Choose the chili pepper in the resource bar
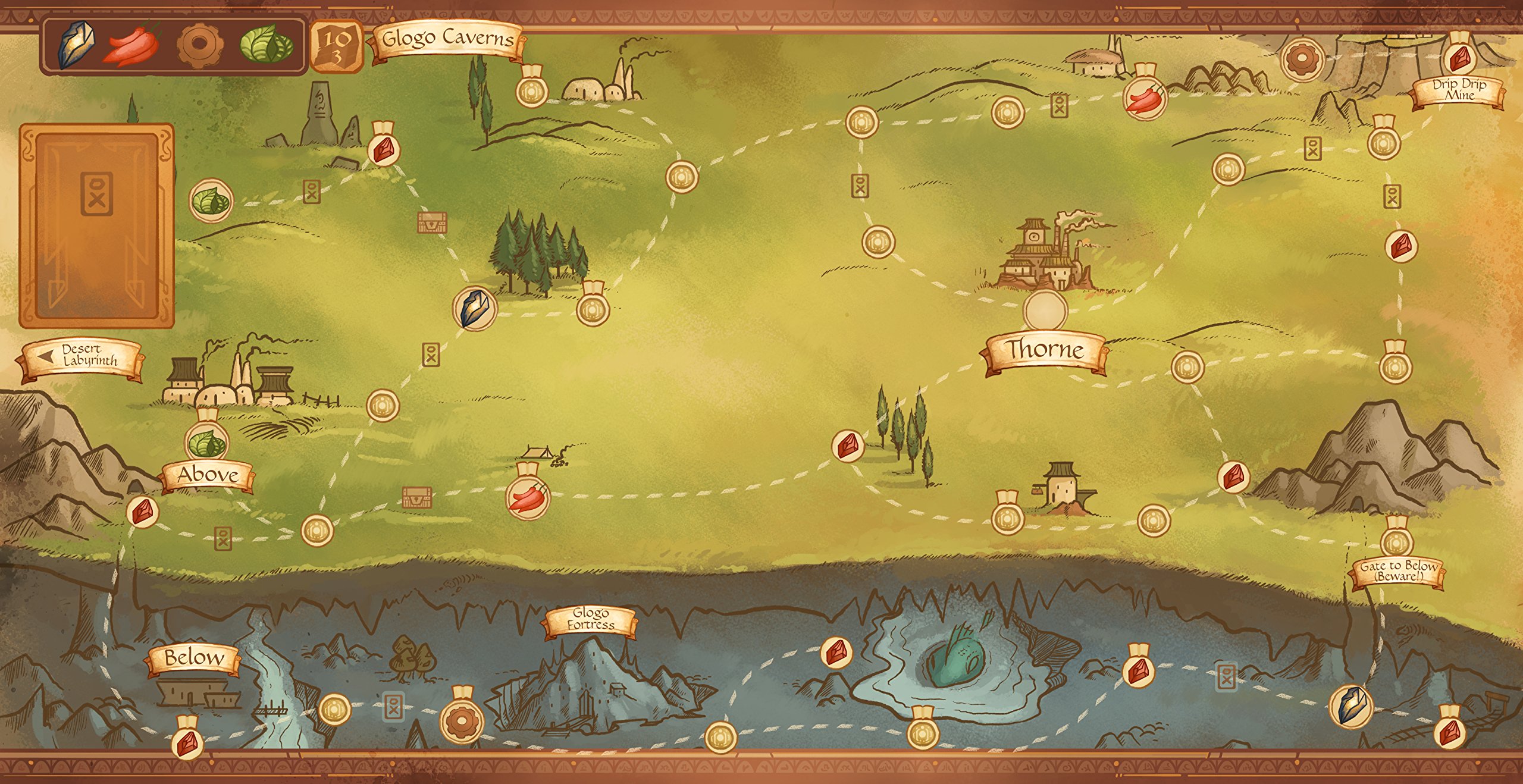The height and width of the screenshot is (784, 1523). click(x=131, y=46)
